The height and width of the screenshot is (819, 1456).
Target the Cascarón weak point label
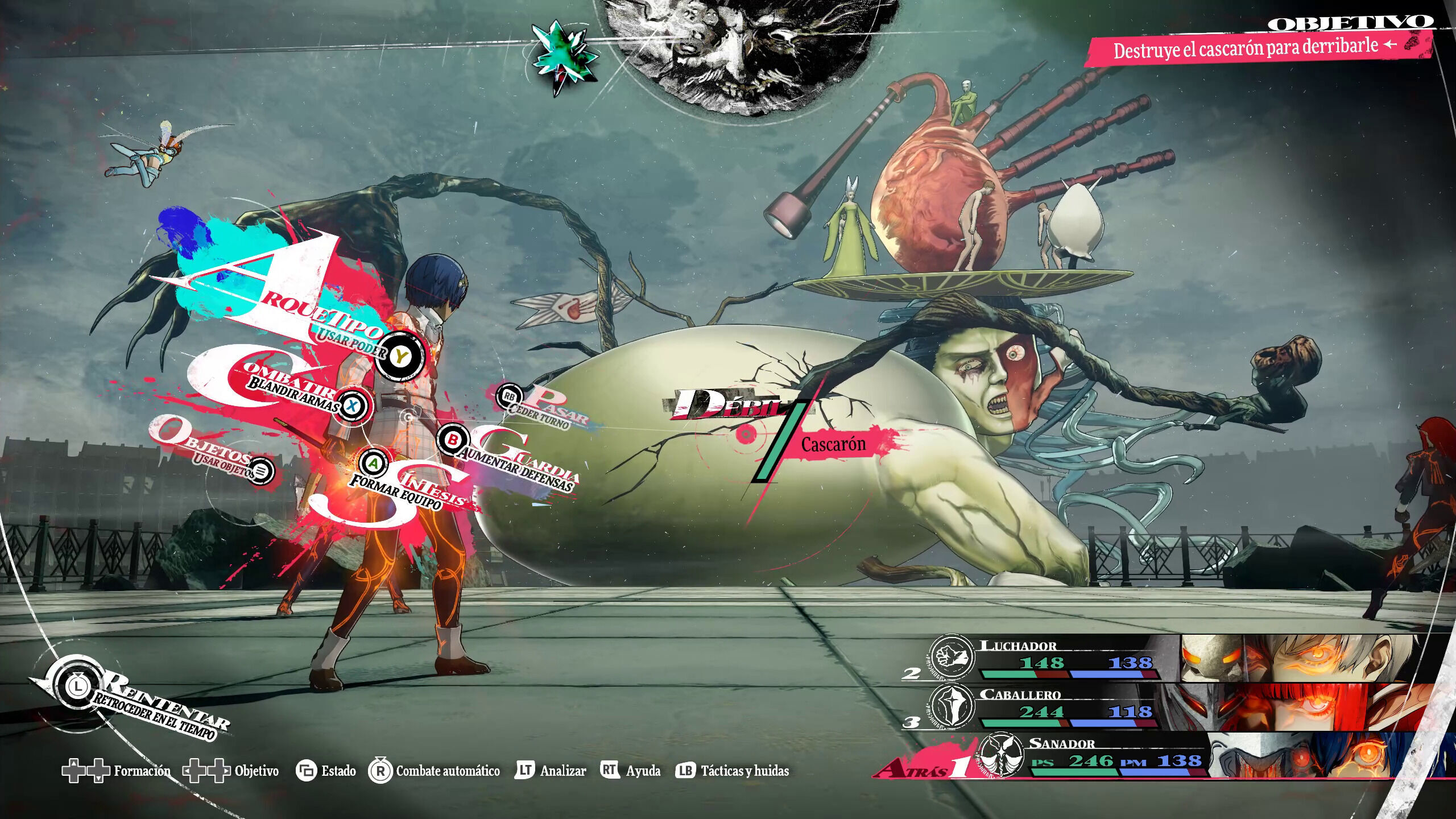pyautogui.click(x=833, y=445)
